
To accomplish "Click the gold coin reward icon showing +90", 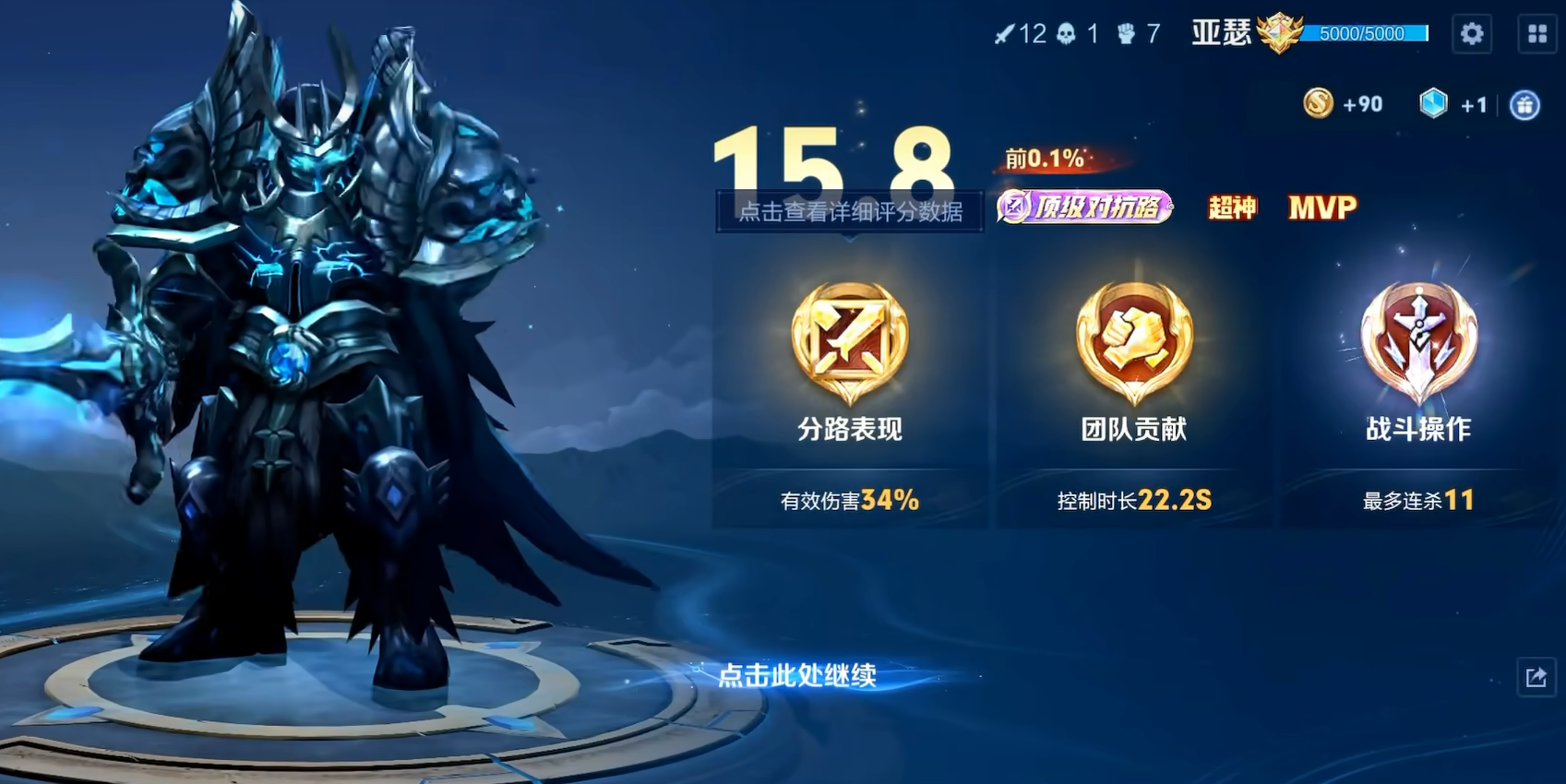I will [1318, 104].
